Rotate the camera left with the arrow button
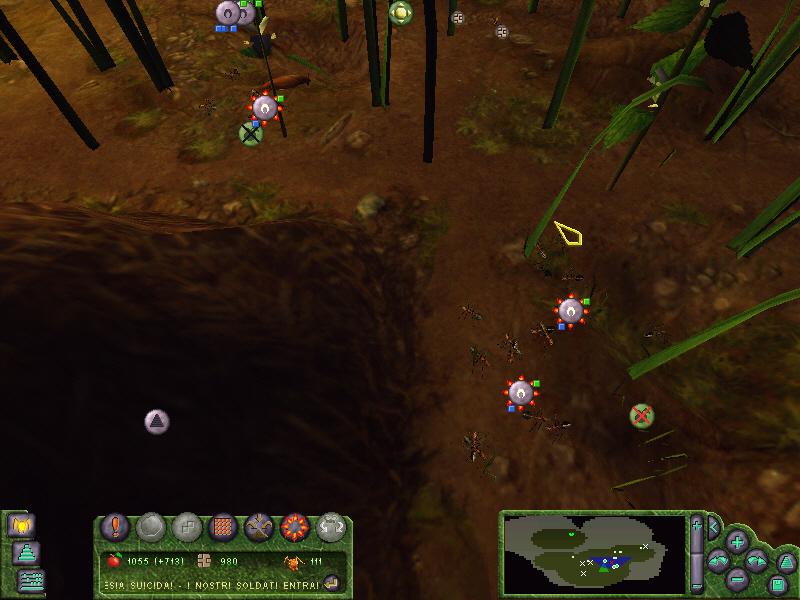The width and height of the screenshot is (800, 600). [718, 561]
